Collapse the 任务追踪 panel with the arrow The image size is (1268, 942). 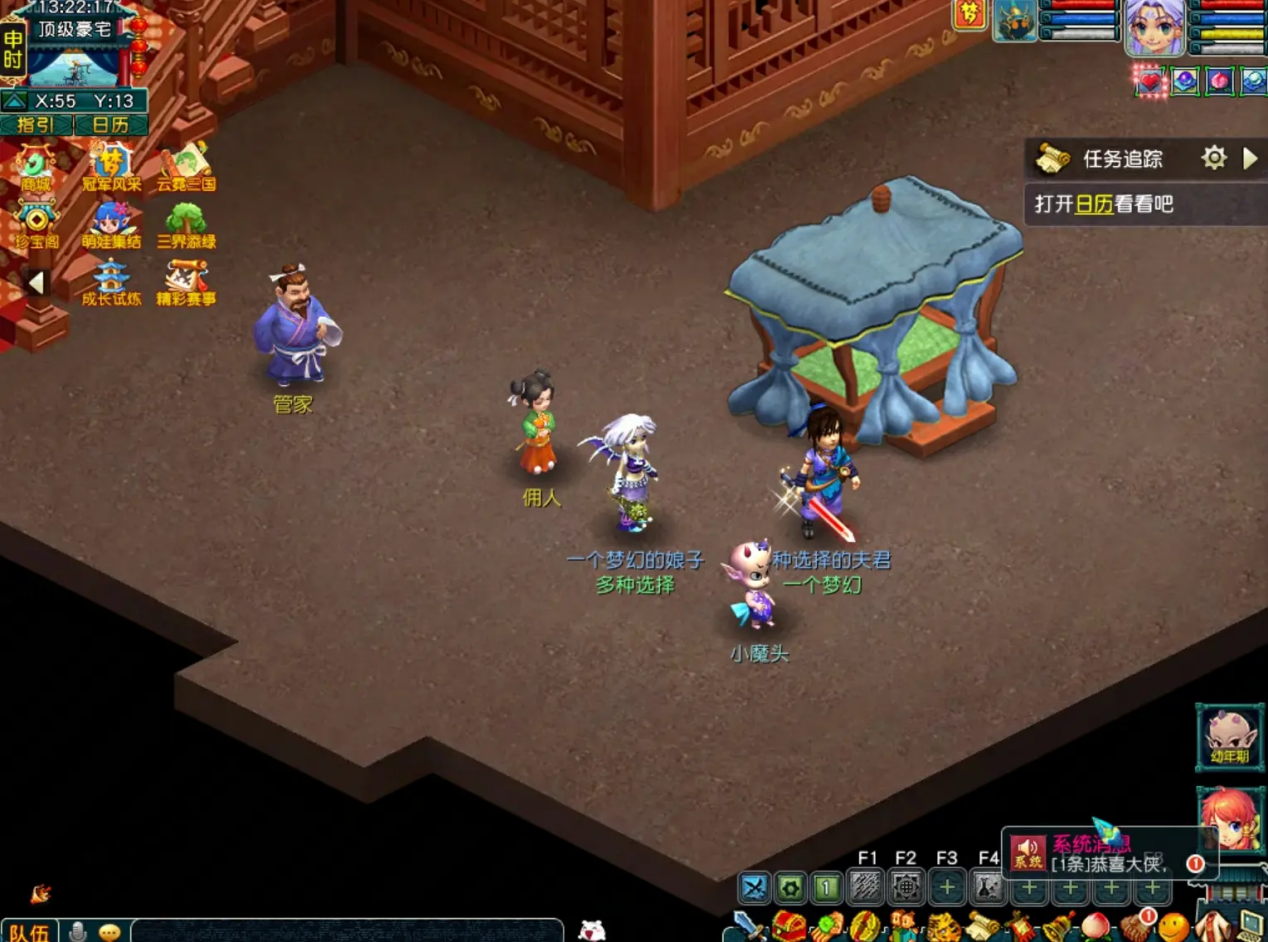1250,158
